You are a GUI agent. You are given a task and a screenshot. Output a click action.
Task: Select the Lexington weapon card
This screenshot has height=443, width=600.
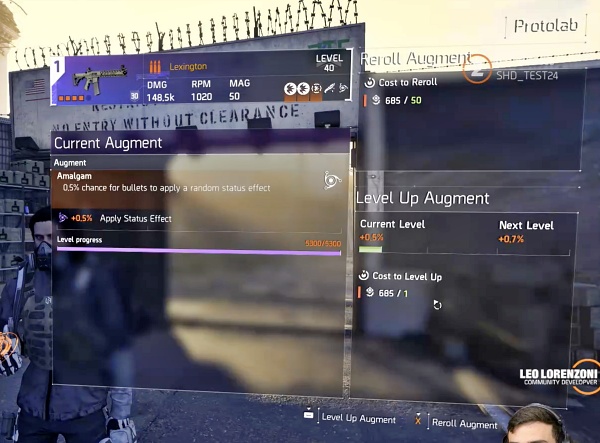(200, 80)
